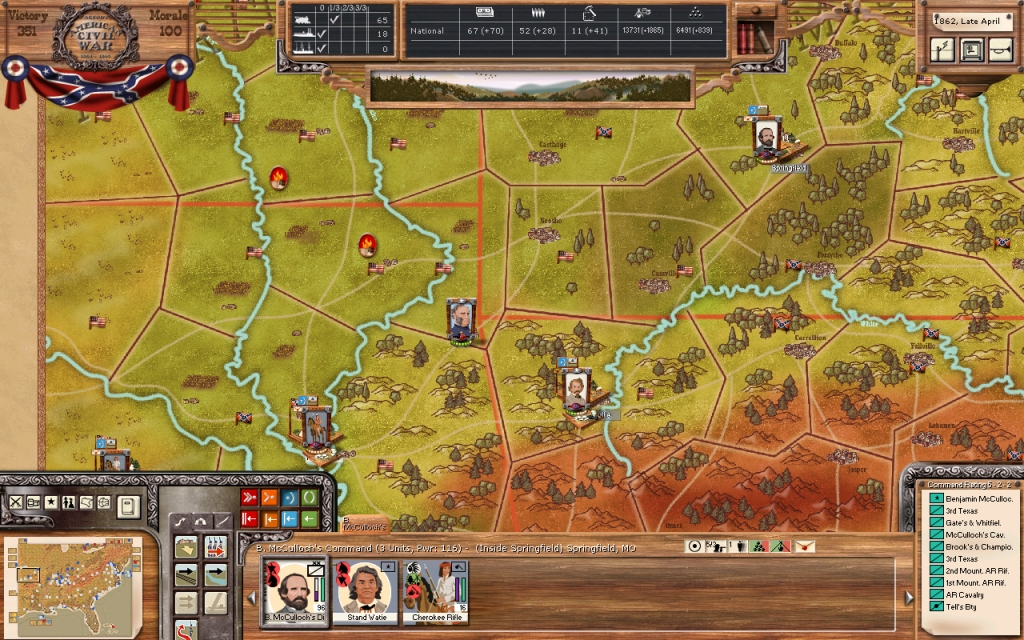
Task: Toggle the crossed sabers map filter
Action: [x=15, y=502]
